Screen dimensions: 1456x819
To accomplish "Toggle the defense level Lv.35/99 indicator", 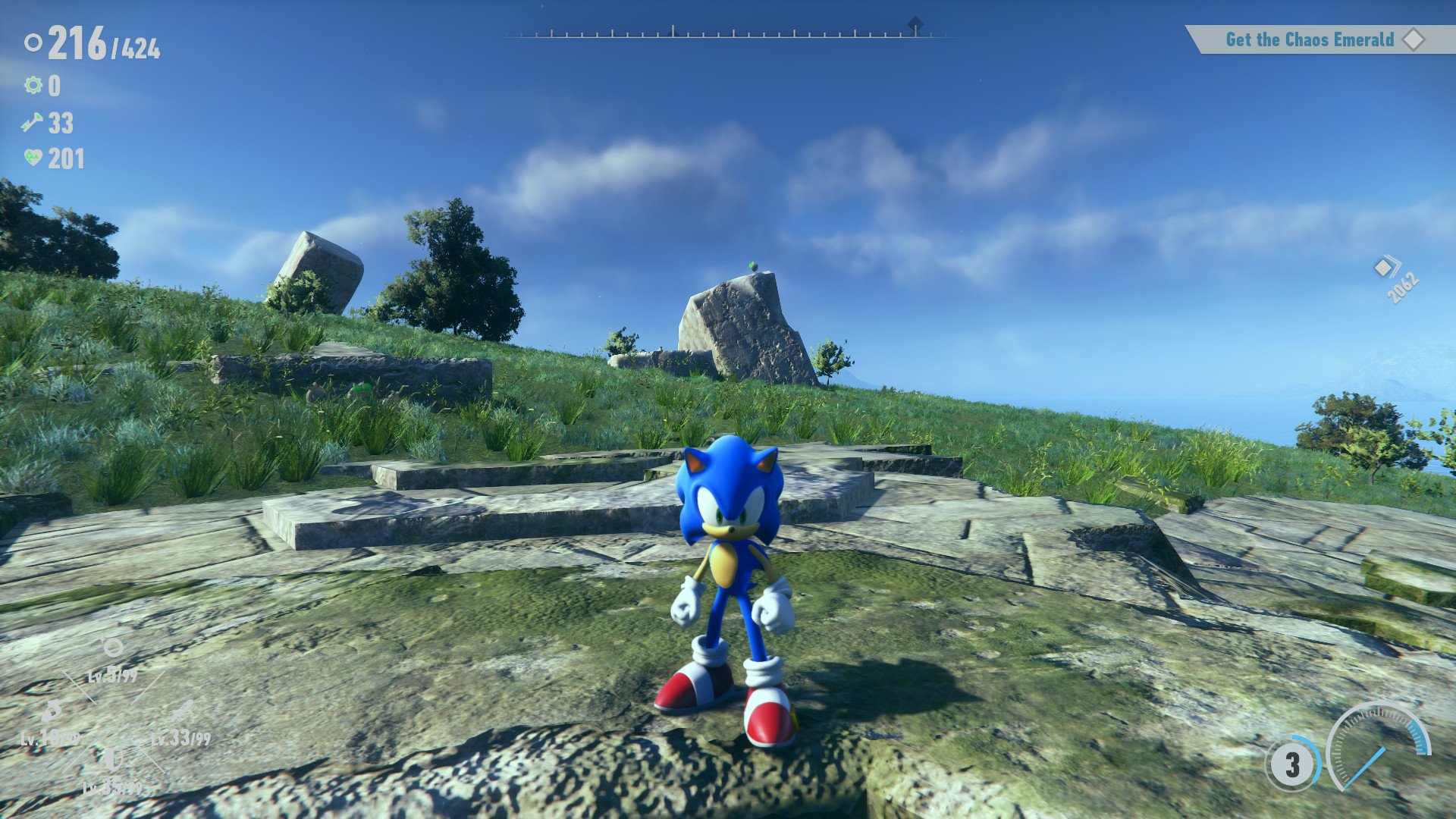I will (x=112, y=786).
